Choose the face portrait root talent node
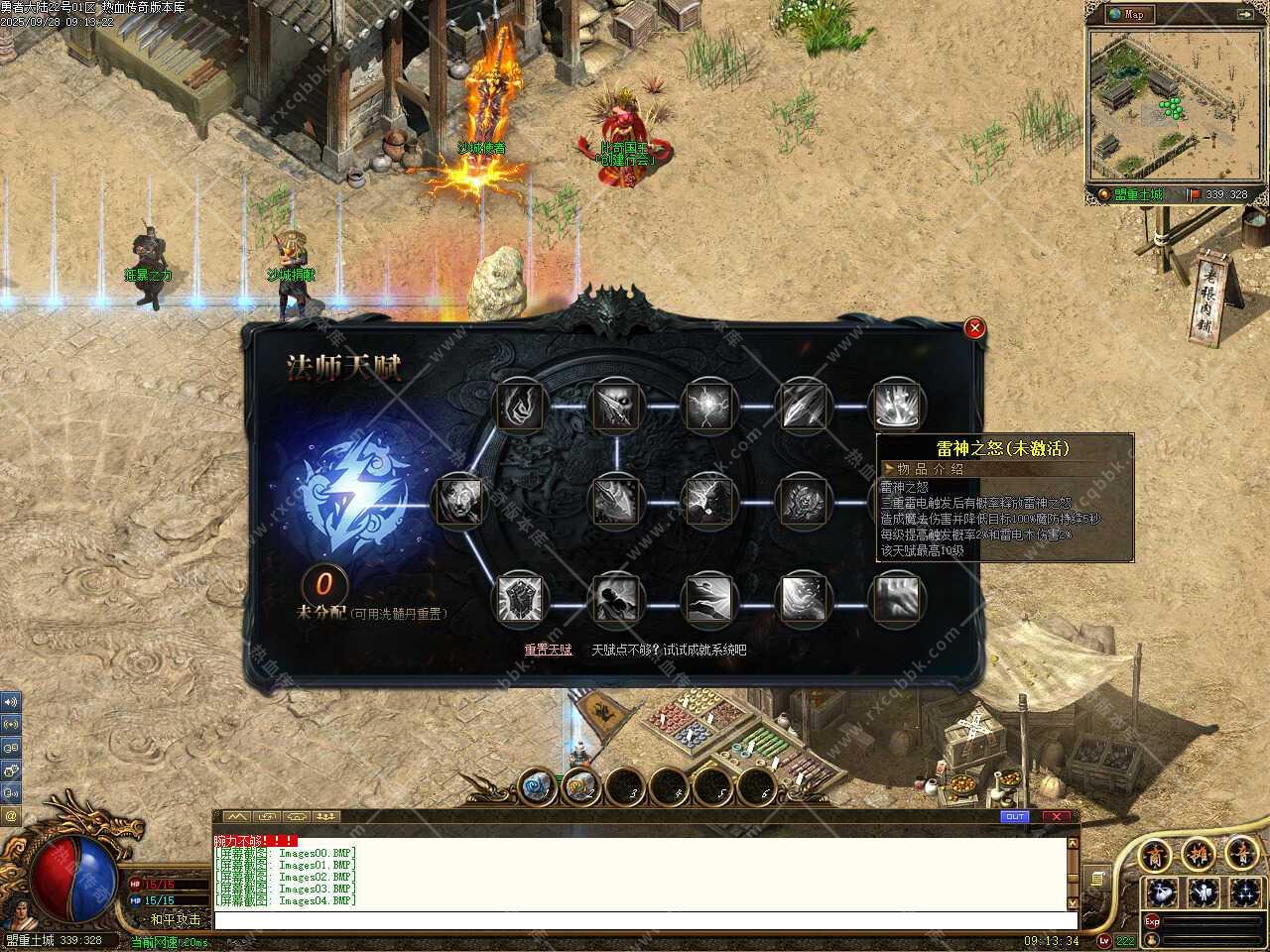1270x952 pixels. click(x=458, y=501)
